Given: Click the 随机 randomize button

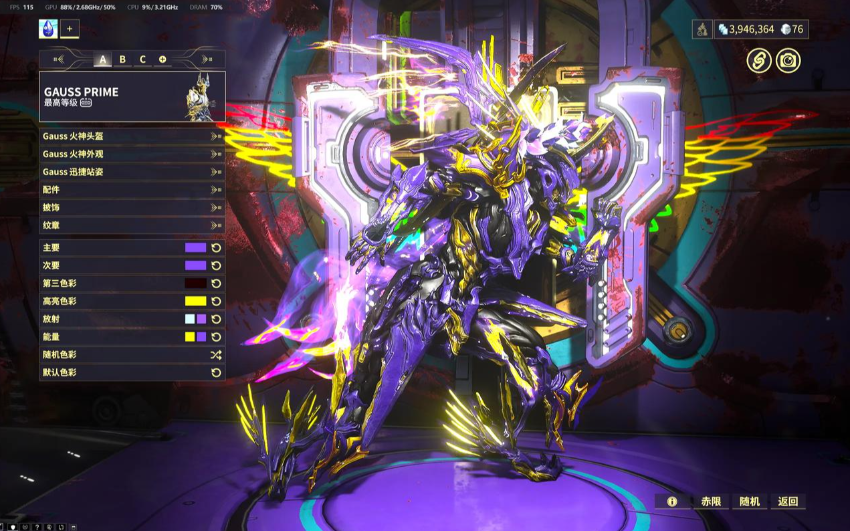Looking at the screenshot, I should tap(750, 501).
